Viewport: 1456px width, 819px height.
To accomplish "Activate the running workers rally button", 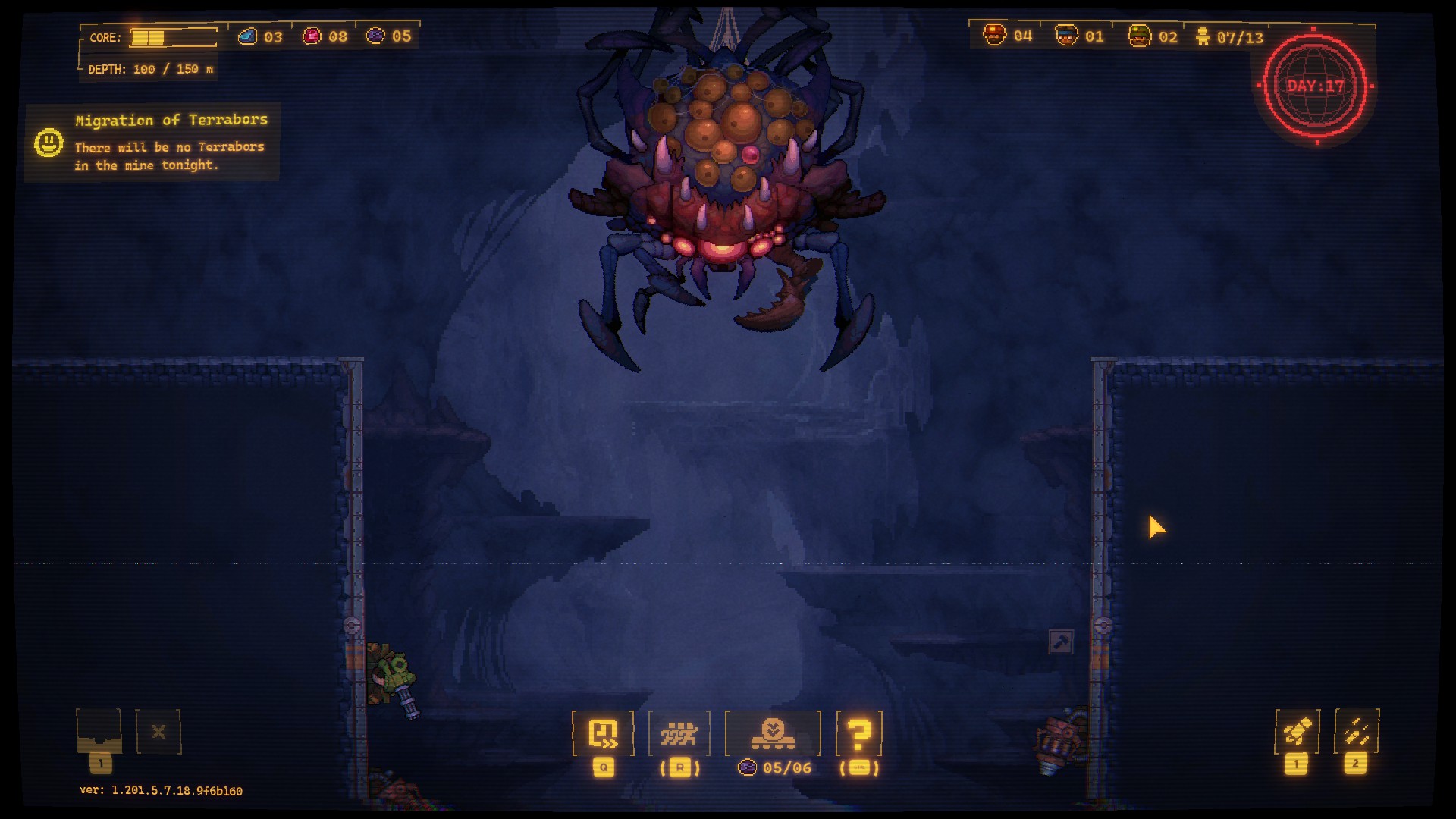I will [679, 733].
